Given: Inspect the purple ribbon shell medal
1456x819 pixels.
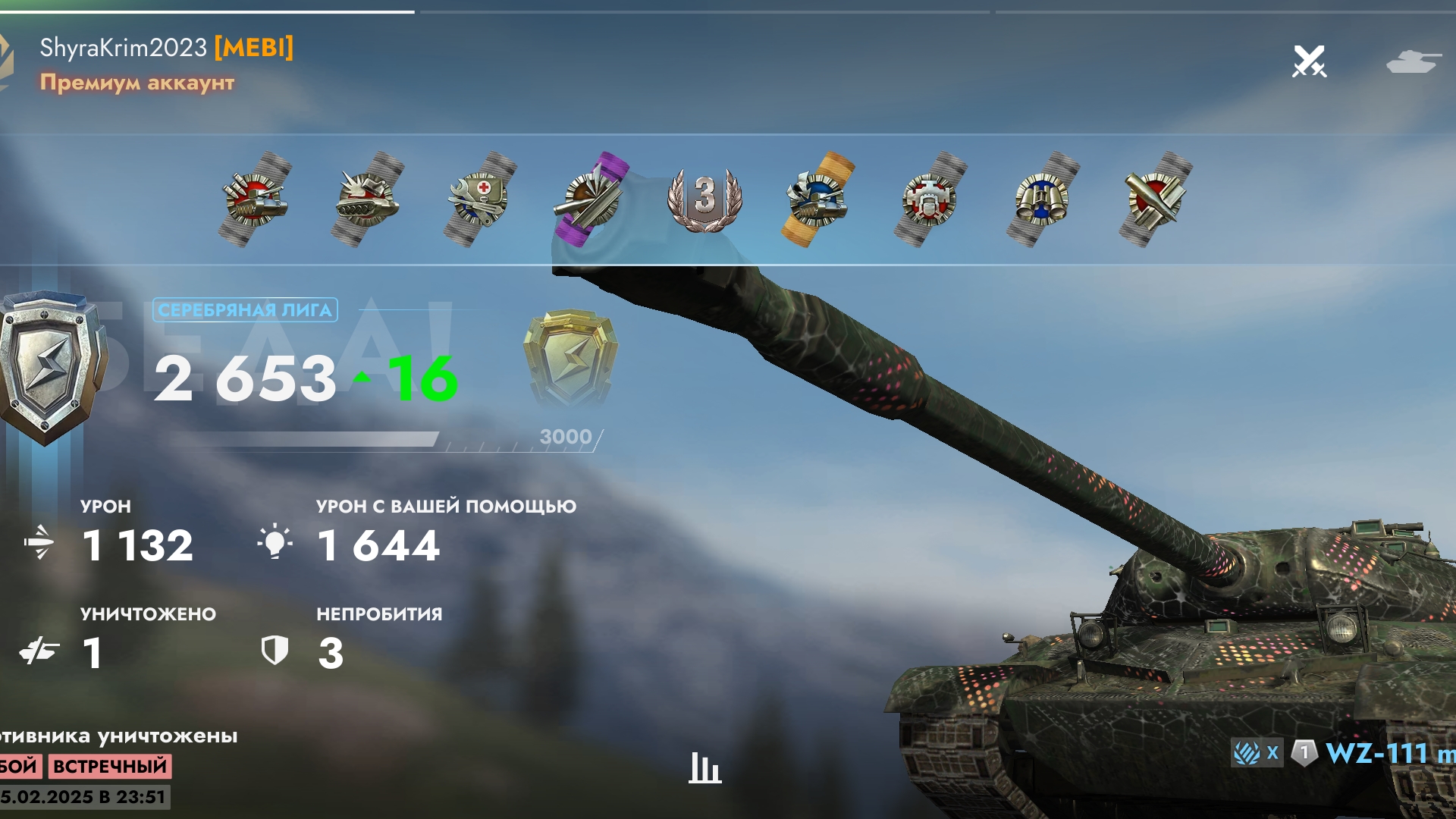Looking at the screenshot, I should 592,199.
